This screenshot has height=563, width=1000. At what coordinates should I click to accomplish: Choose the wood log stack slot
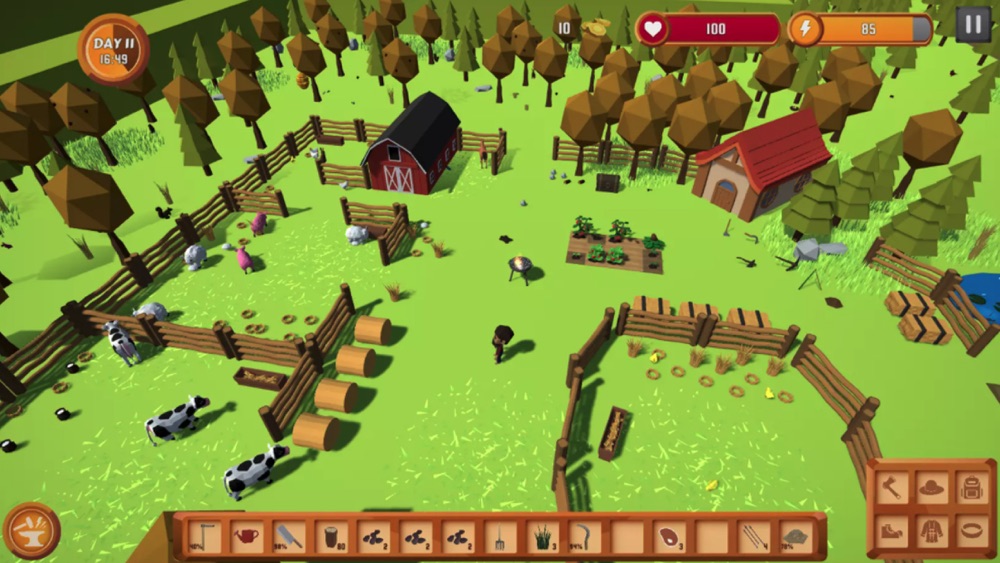pos(332,536)
